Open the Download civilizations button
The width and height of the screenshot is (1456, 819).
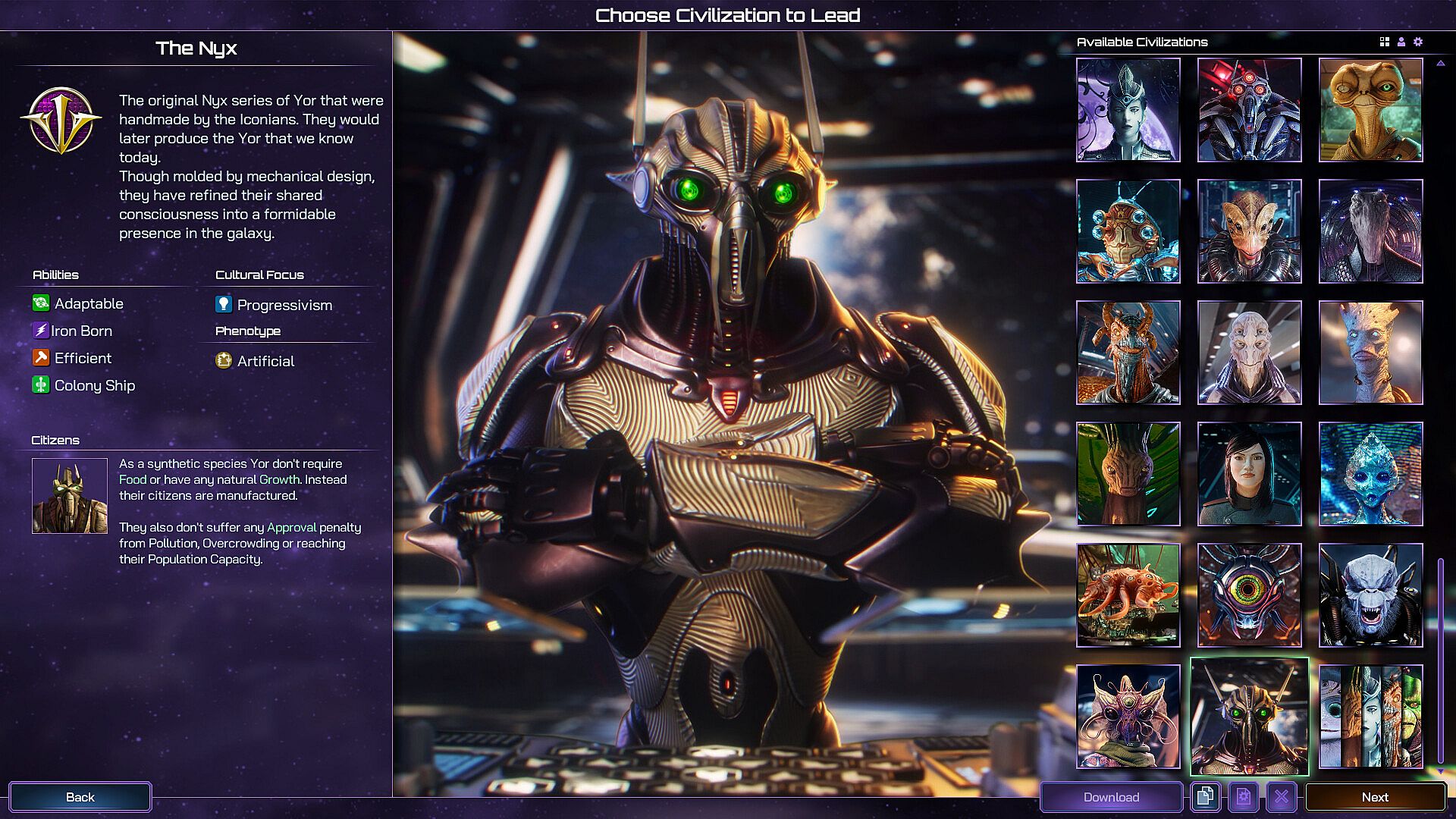[1111, 797]
